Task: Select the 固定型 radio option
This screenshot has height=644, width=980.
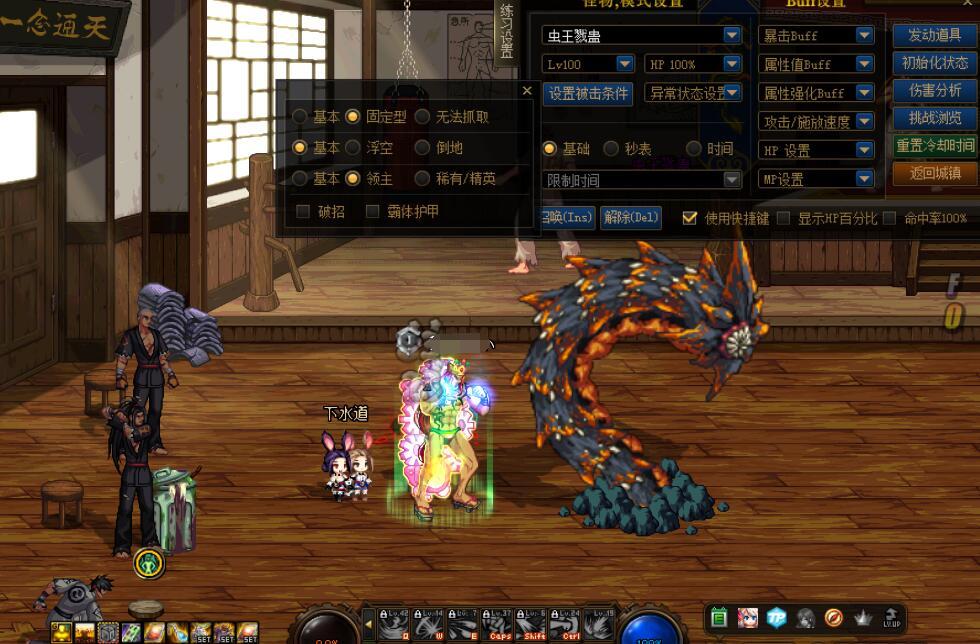Action: click(353, 117)
